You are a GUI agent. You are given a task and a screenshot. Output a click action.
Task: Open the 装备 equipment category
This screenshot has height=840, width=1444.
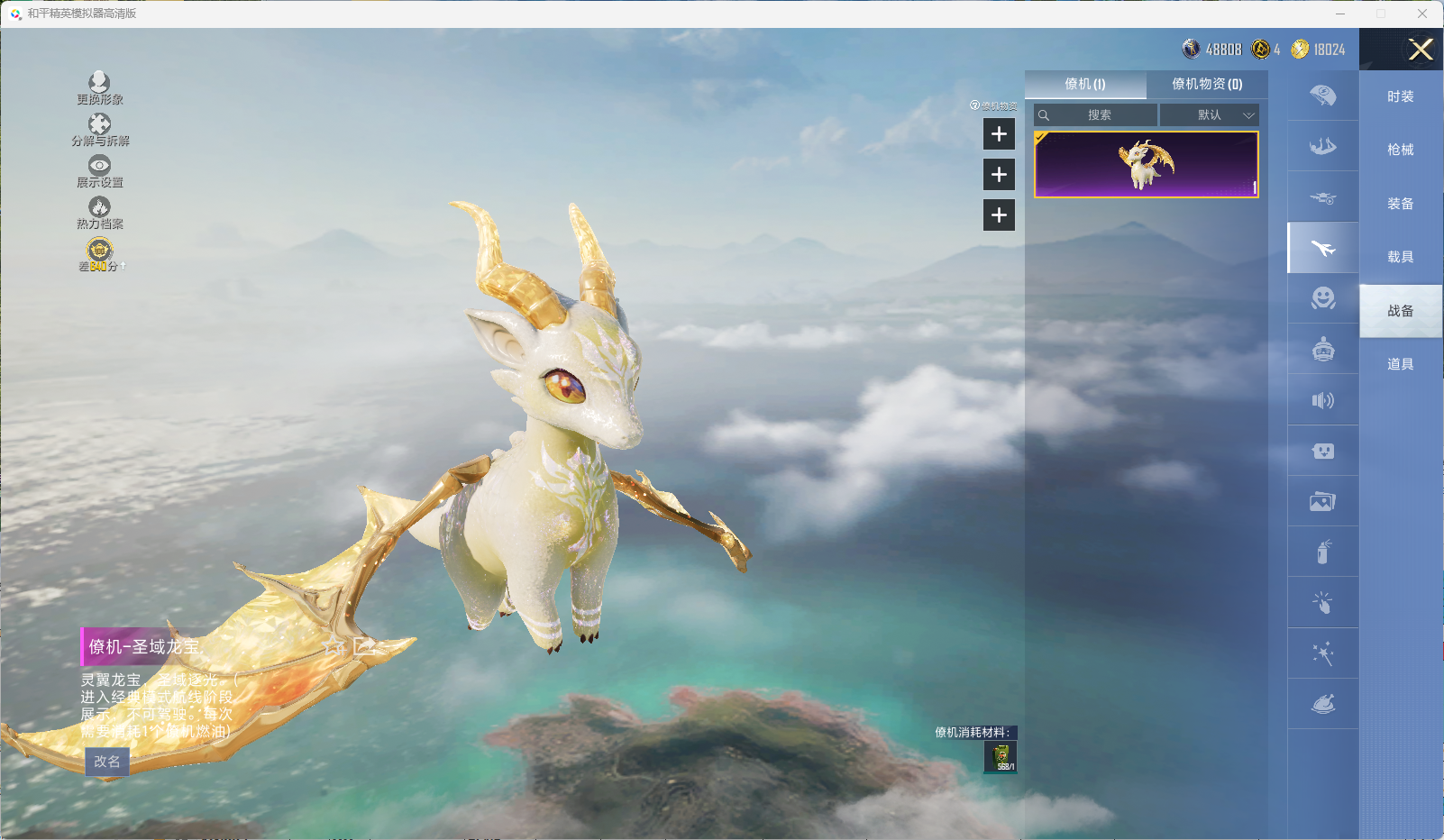(x=1400, y=204)
